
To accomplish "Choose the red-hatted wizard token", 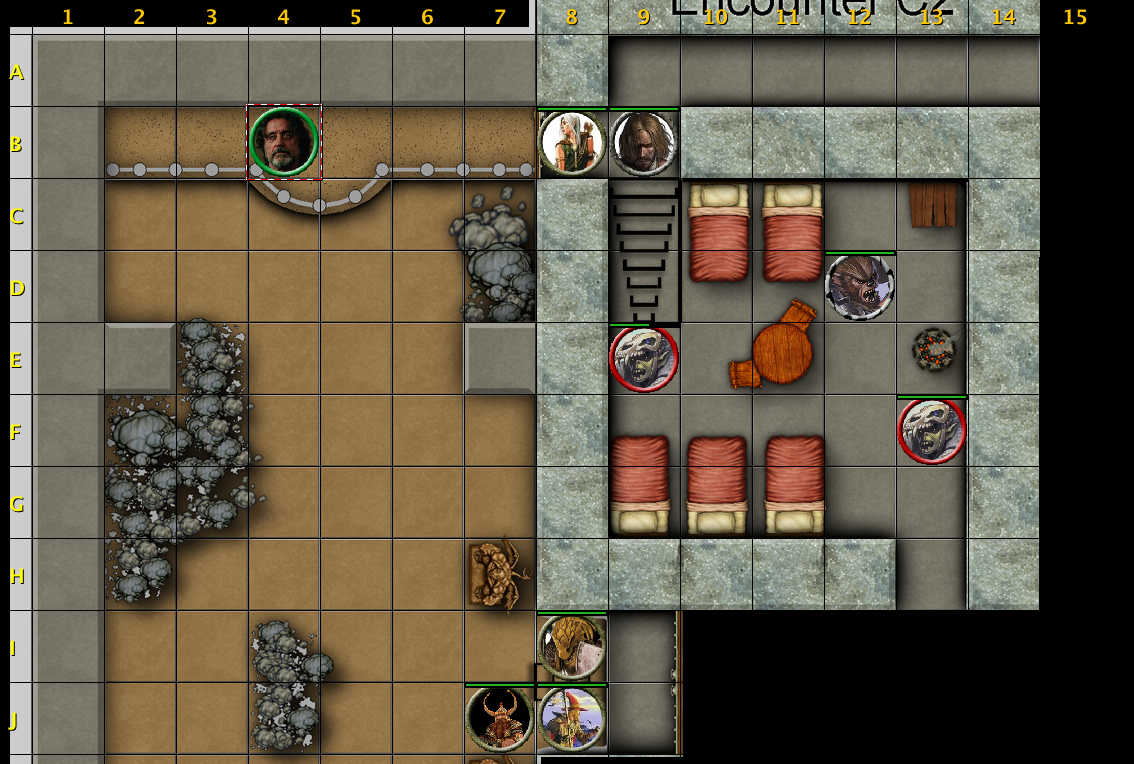I will (x=572, y=719).
